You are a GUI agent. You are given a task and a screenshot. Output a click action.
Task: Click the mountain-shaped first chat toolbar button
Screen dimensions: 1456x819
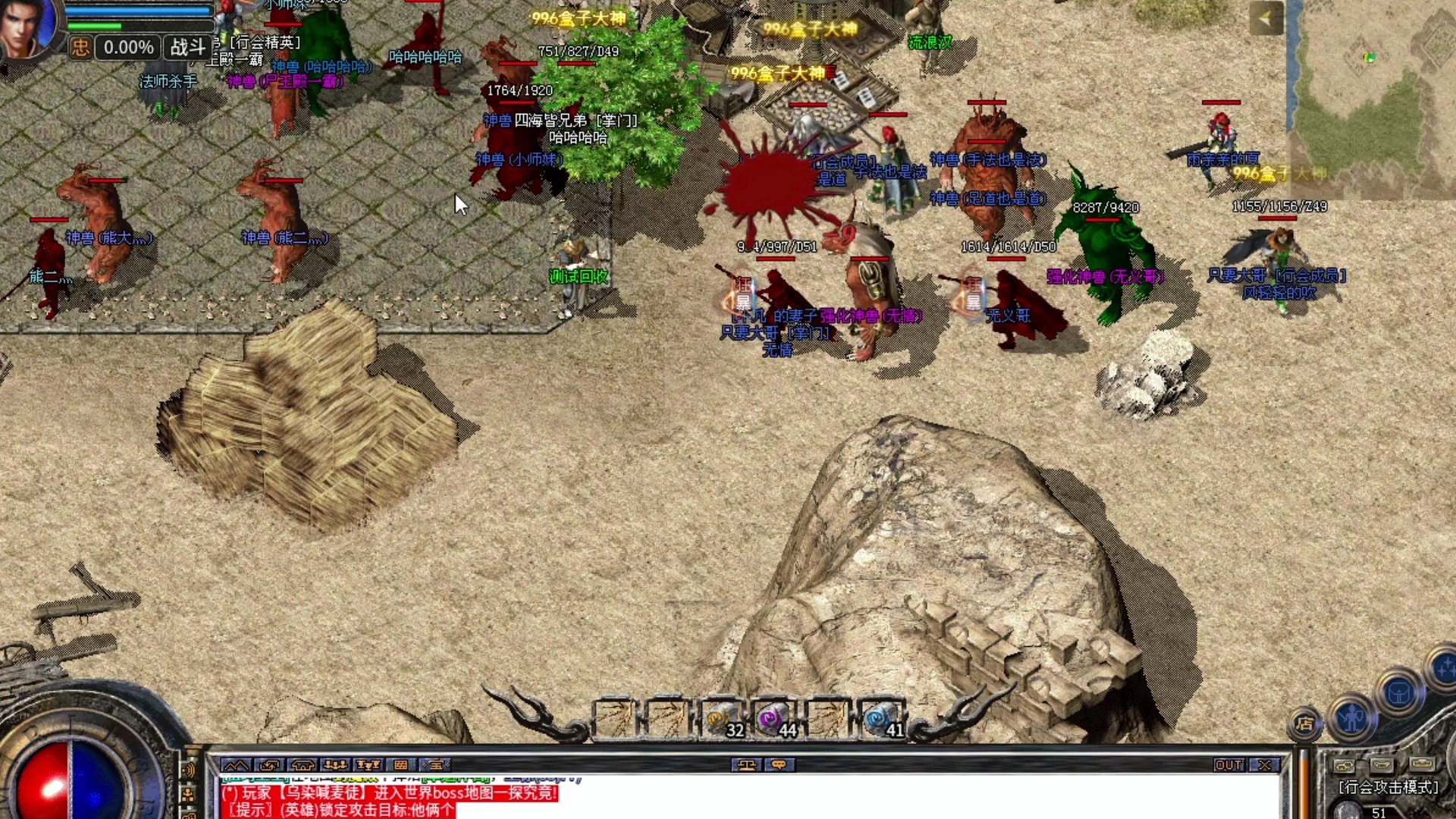pyautogui.click(x=236, y=765)
